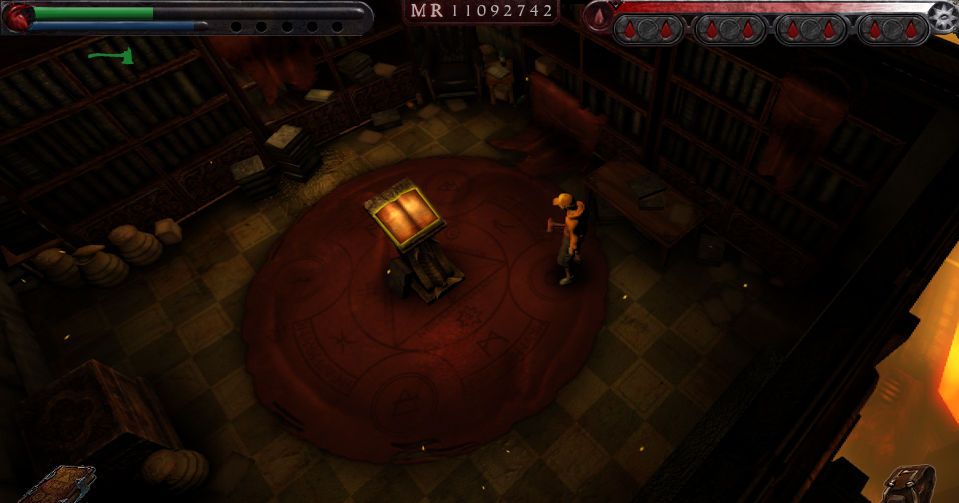Click the gear cog settings icon
Viewport: 959px width, 503px height.
tap(943, 16)
